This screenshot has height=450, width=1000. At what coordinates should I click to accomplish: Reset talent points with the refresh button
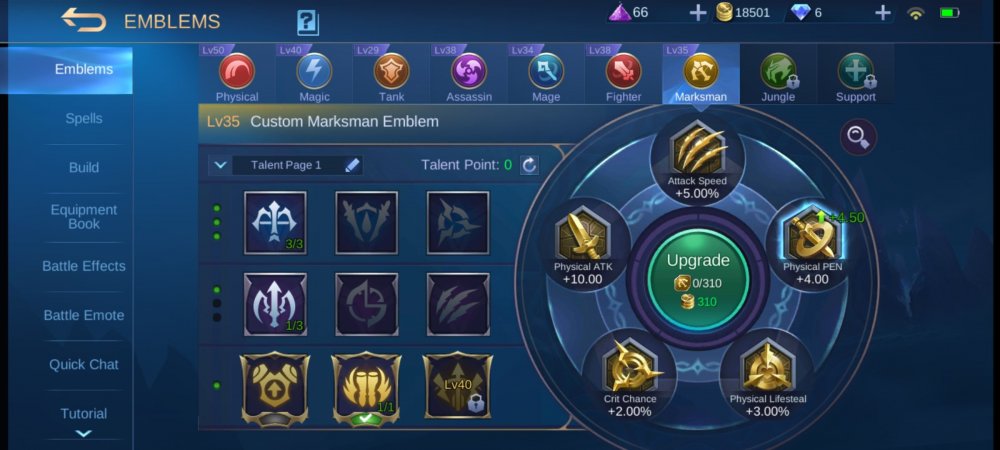click(x=529, y=165)
